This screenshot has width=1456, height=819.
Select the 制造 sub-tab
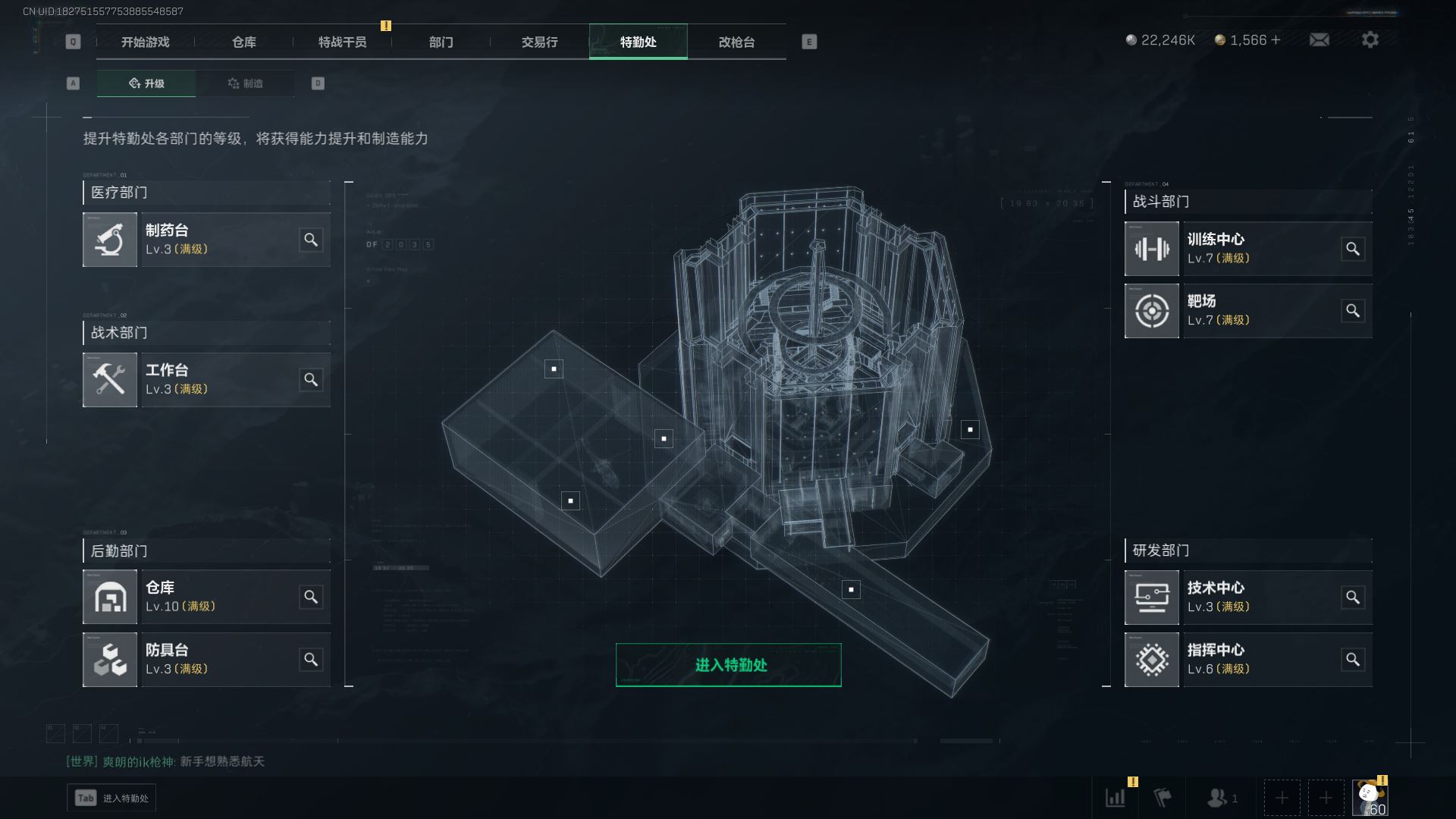click(245, 83)
